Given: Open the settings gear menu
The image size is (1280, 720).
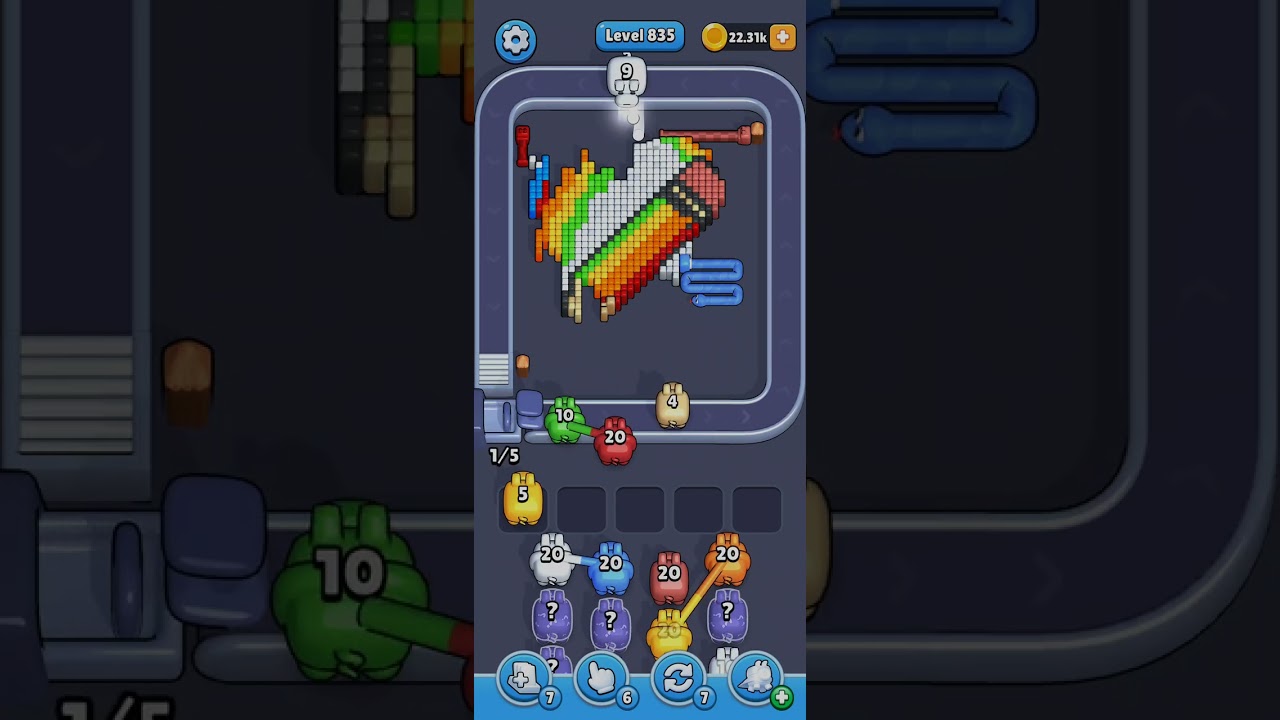Looking at the screenshot, I should [x=515, y=40].
